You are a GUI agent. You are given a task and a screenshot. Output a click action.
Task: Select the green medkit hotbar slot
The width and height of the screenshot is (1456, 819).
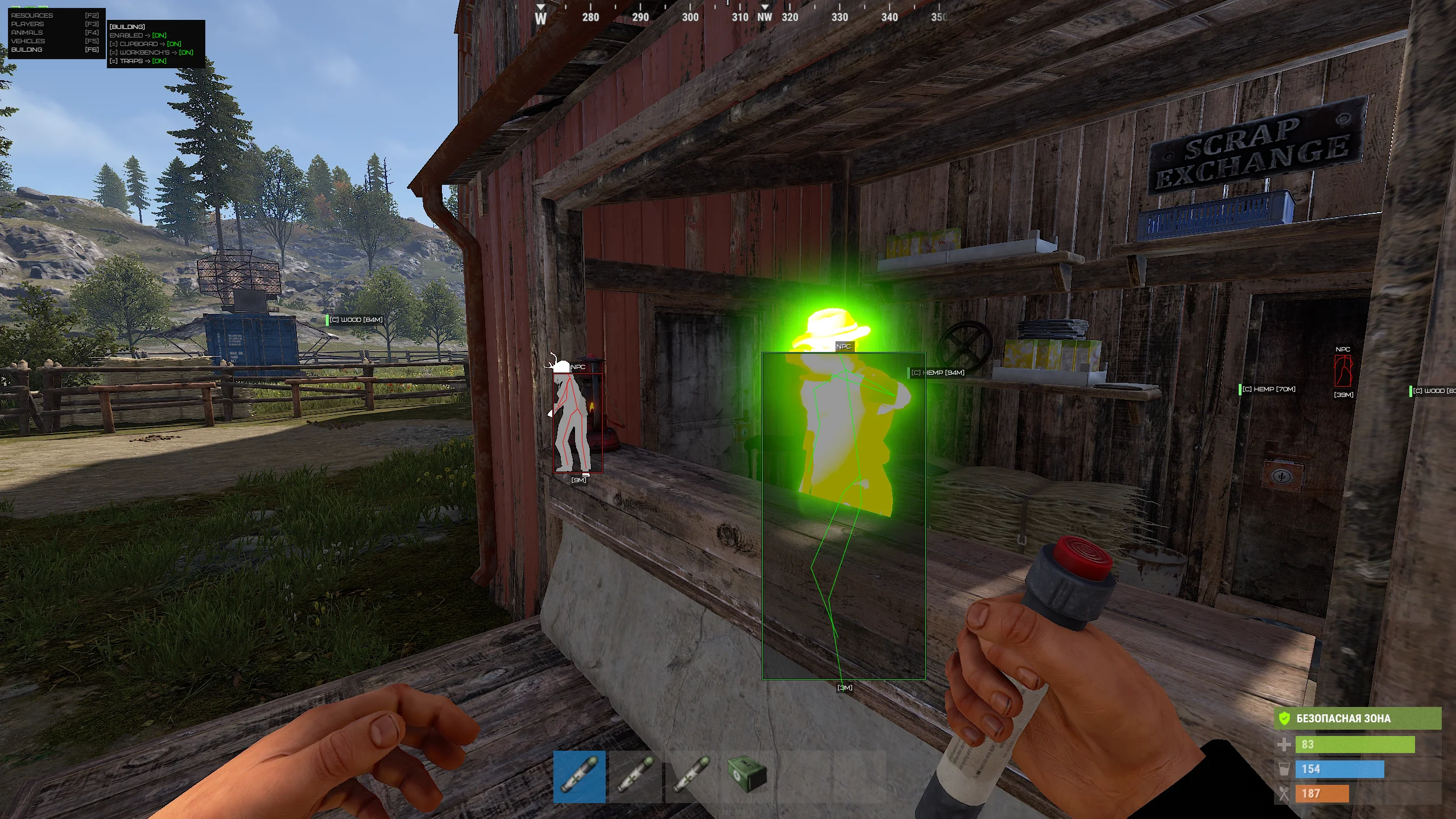click(x=747, y=776)
